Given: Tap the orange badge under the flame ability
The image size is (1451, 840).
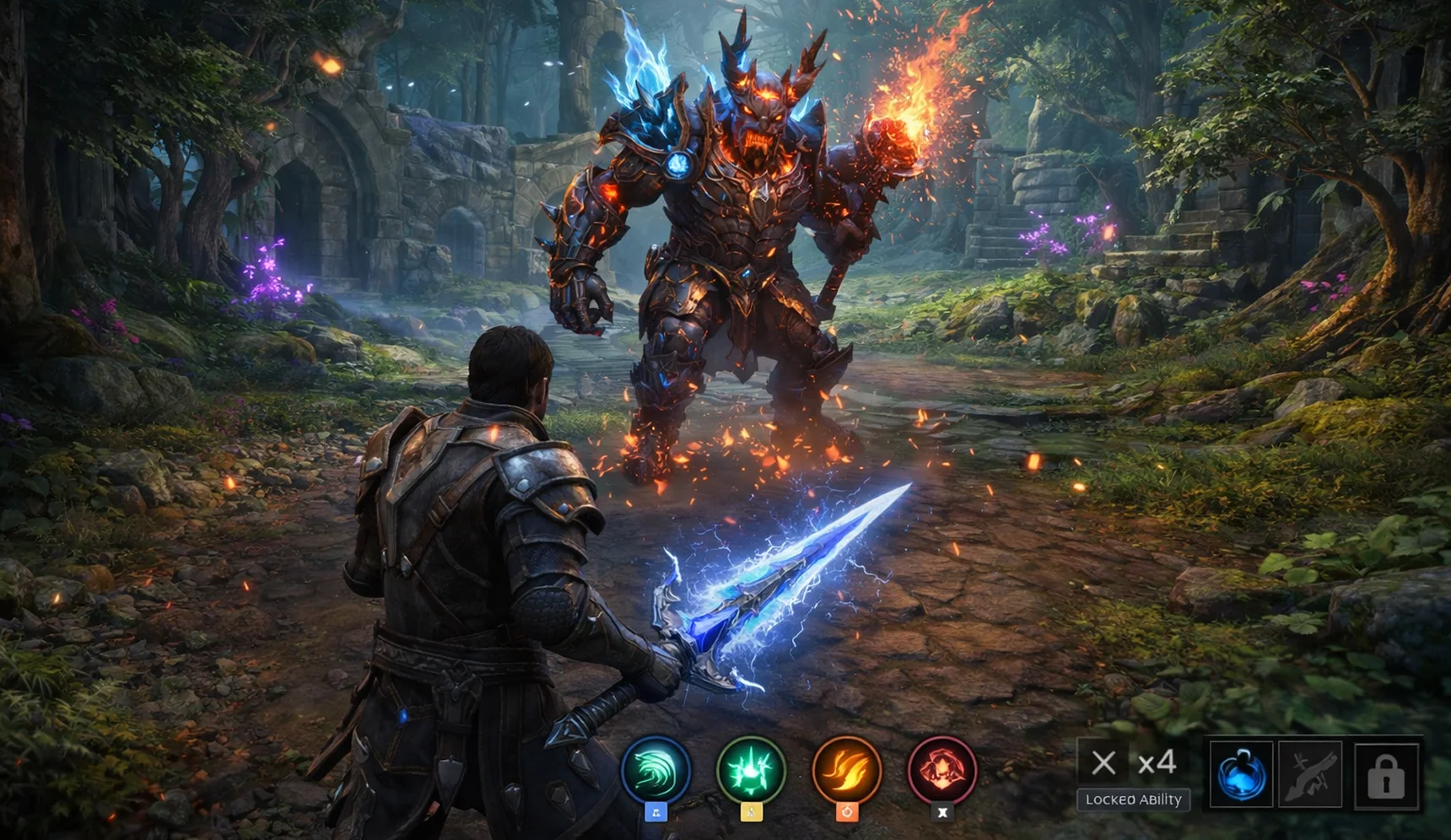Looking at the screenshot, I should click(x=847, y=811).
